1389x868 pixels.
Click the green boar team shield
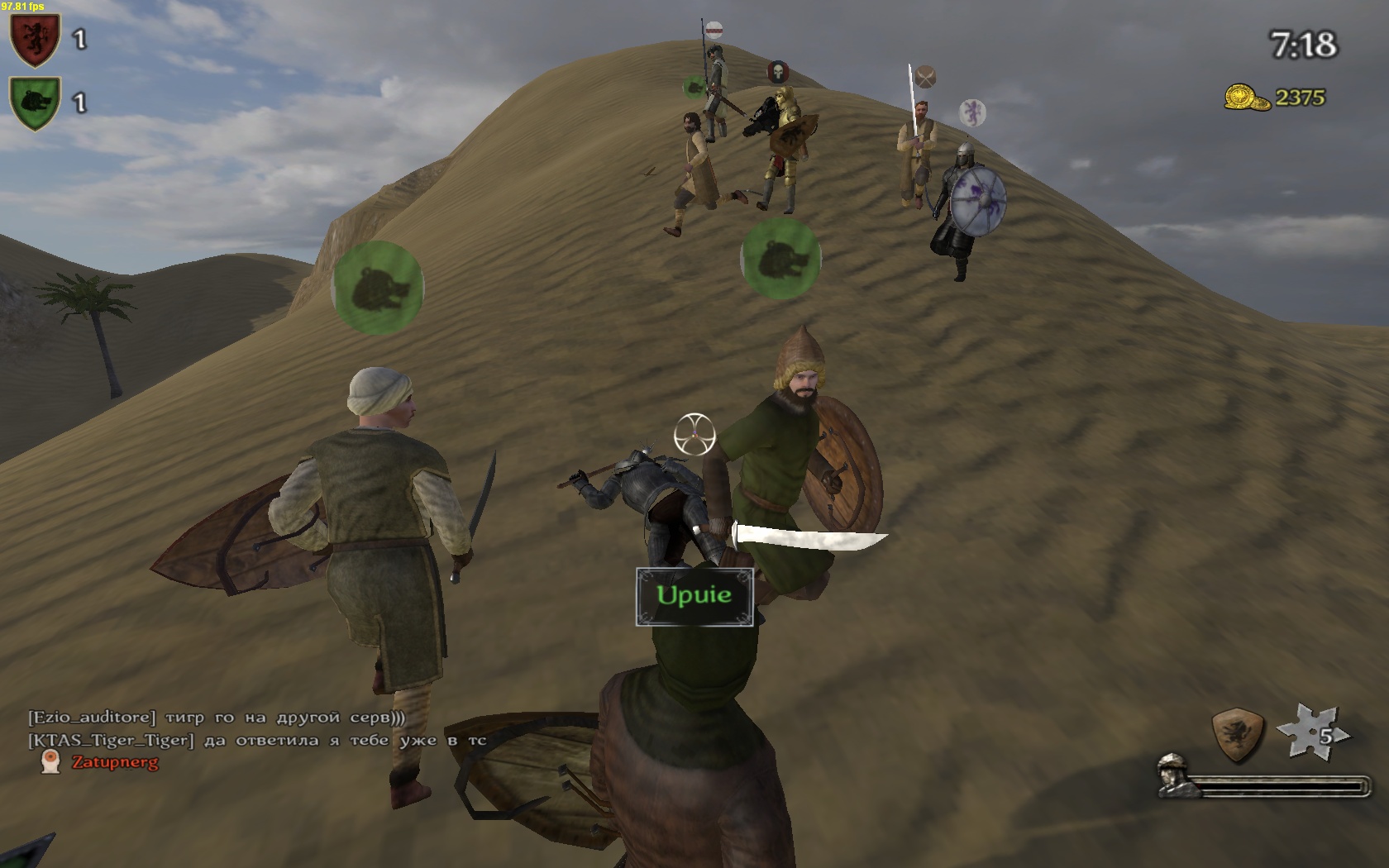[x=35, y=103]
